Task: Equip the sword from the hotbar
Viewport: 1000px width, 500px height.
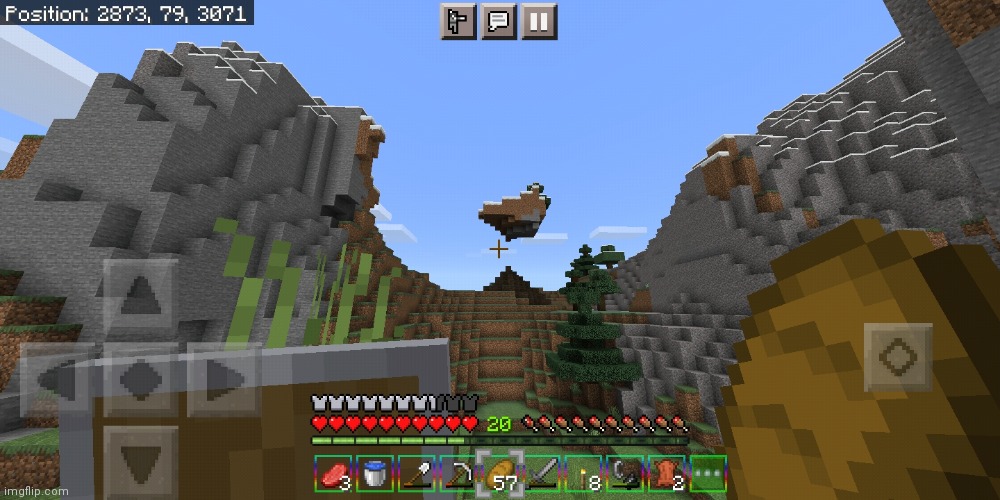Action: (x=544, y=475)
